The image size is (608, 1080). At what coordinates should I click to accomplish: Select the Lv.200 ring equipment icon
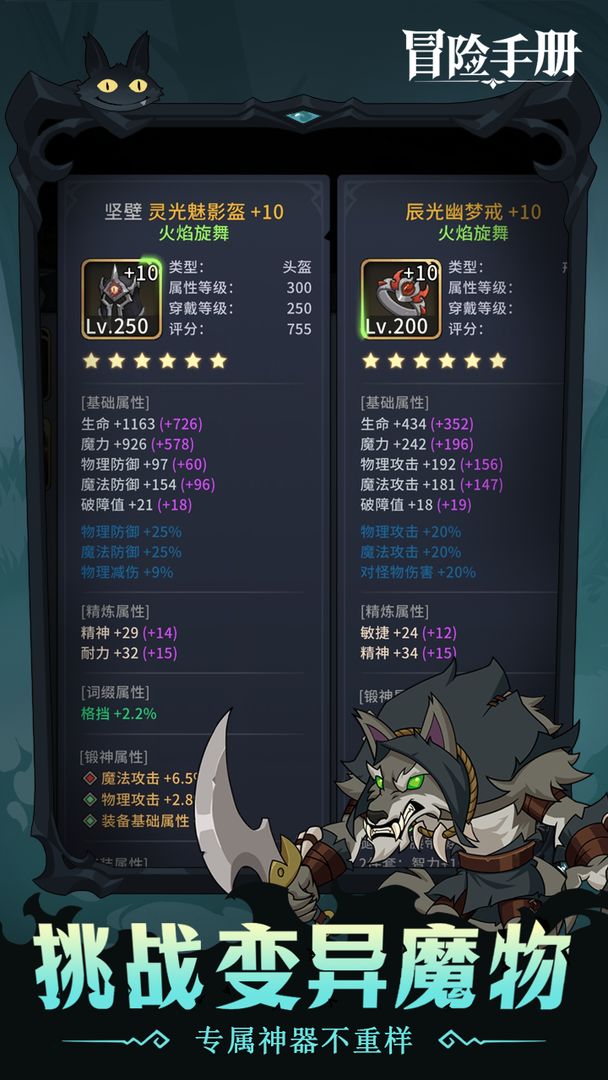coord(400,299)
